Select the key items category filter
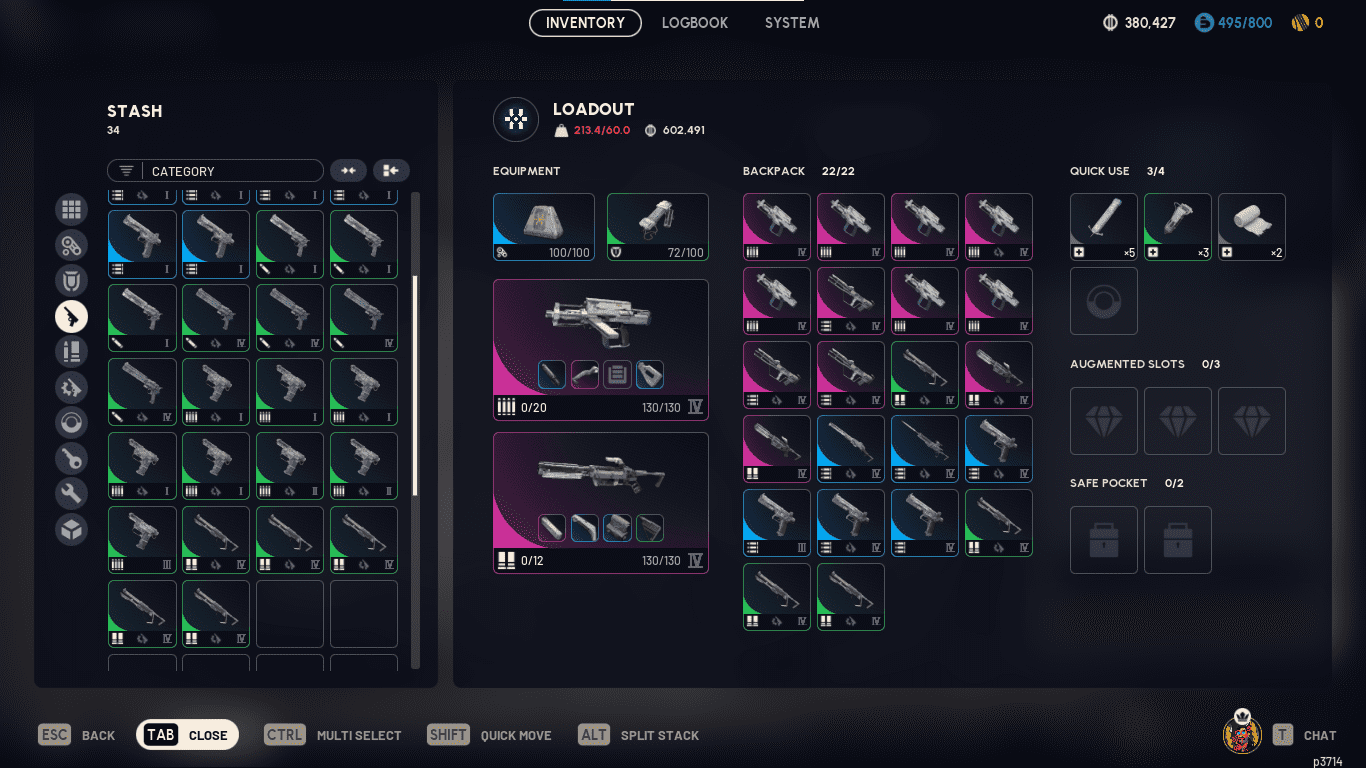Viewport: 1366px width, 768px height. pos(71,458)
